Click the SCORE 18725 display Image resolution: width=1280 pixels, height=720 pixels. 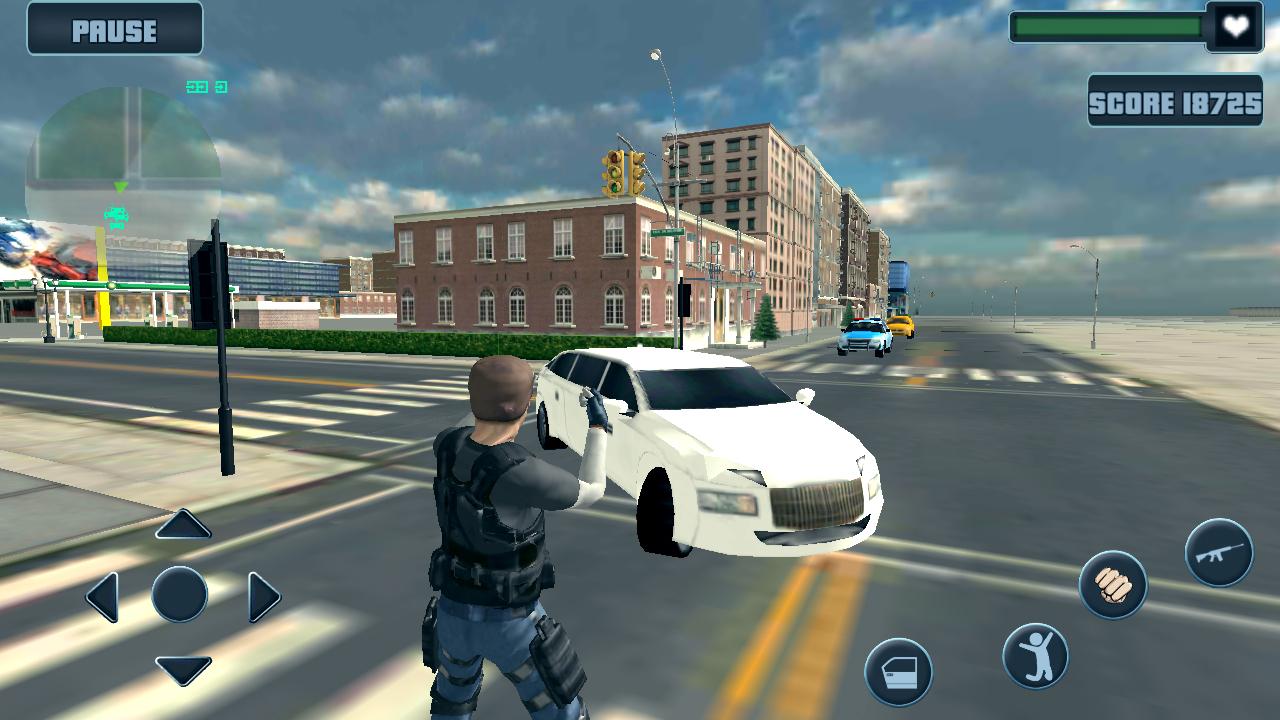point(1176,102)
